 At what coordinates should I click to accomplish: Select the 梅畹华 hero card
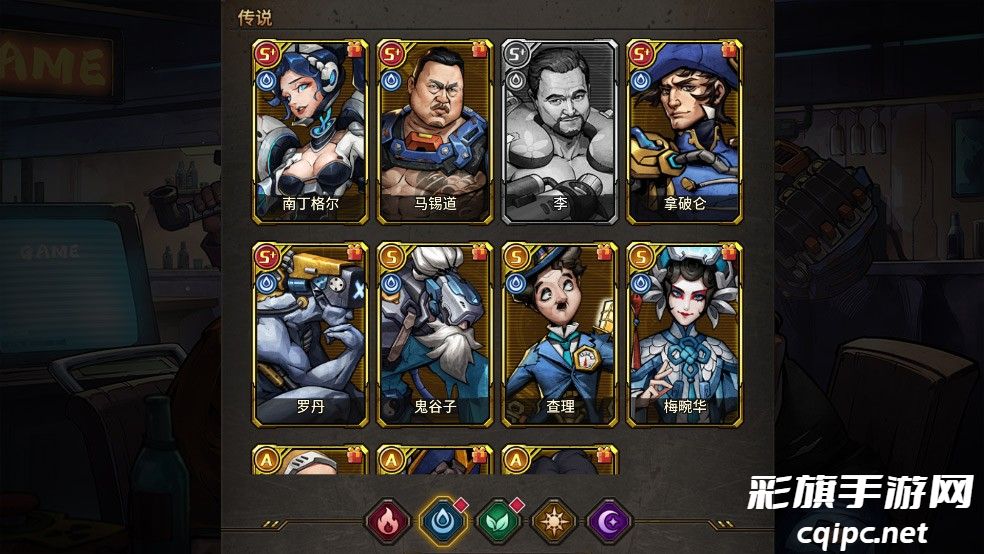[684, 334]
